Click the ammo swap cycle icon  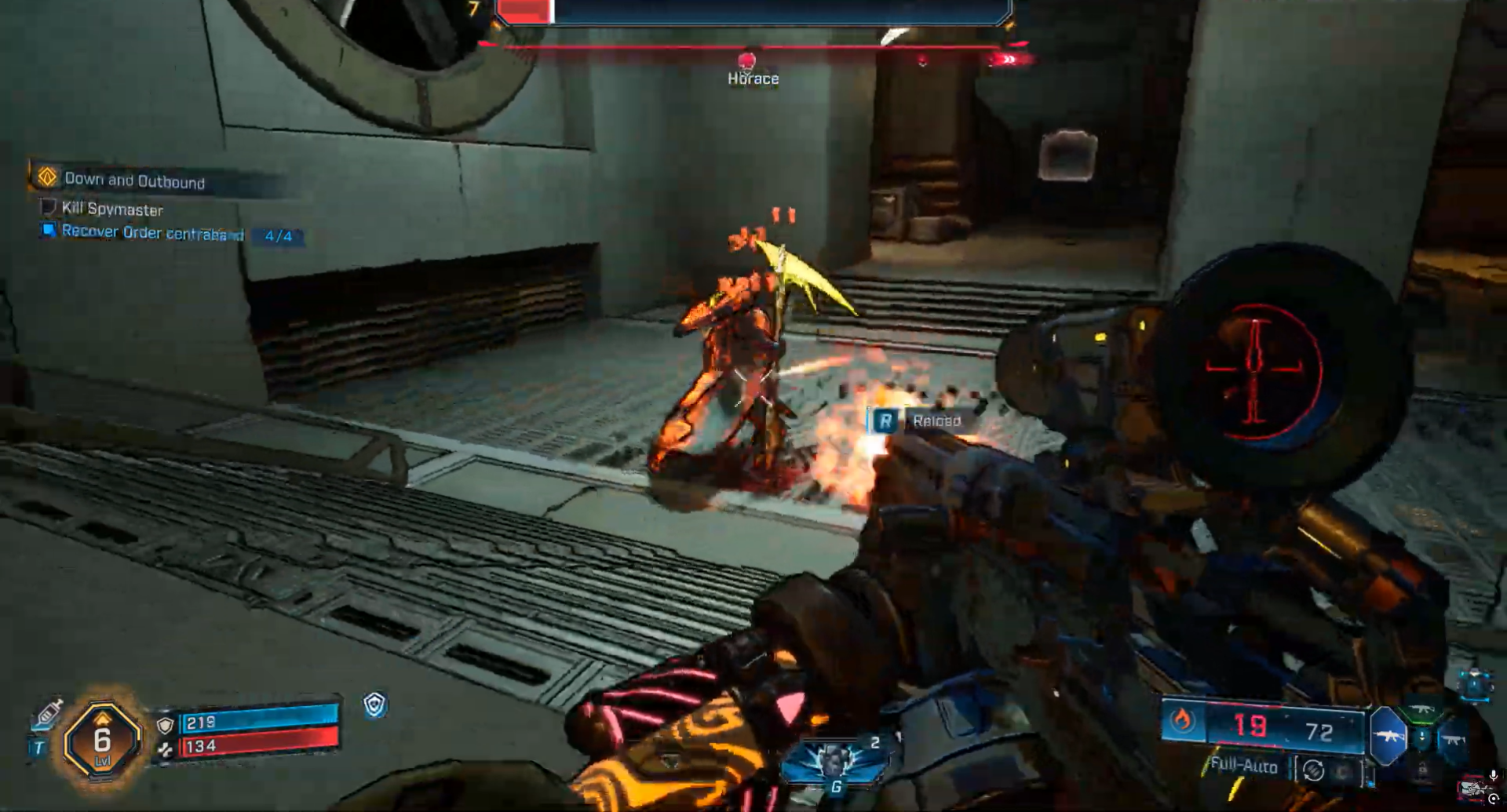[1314, 771]
